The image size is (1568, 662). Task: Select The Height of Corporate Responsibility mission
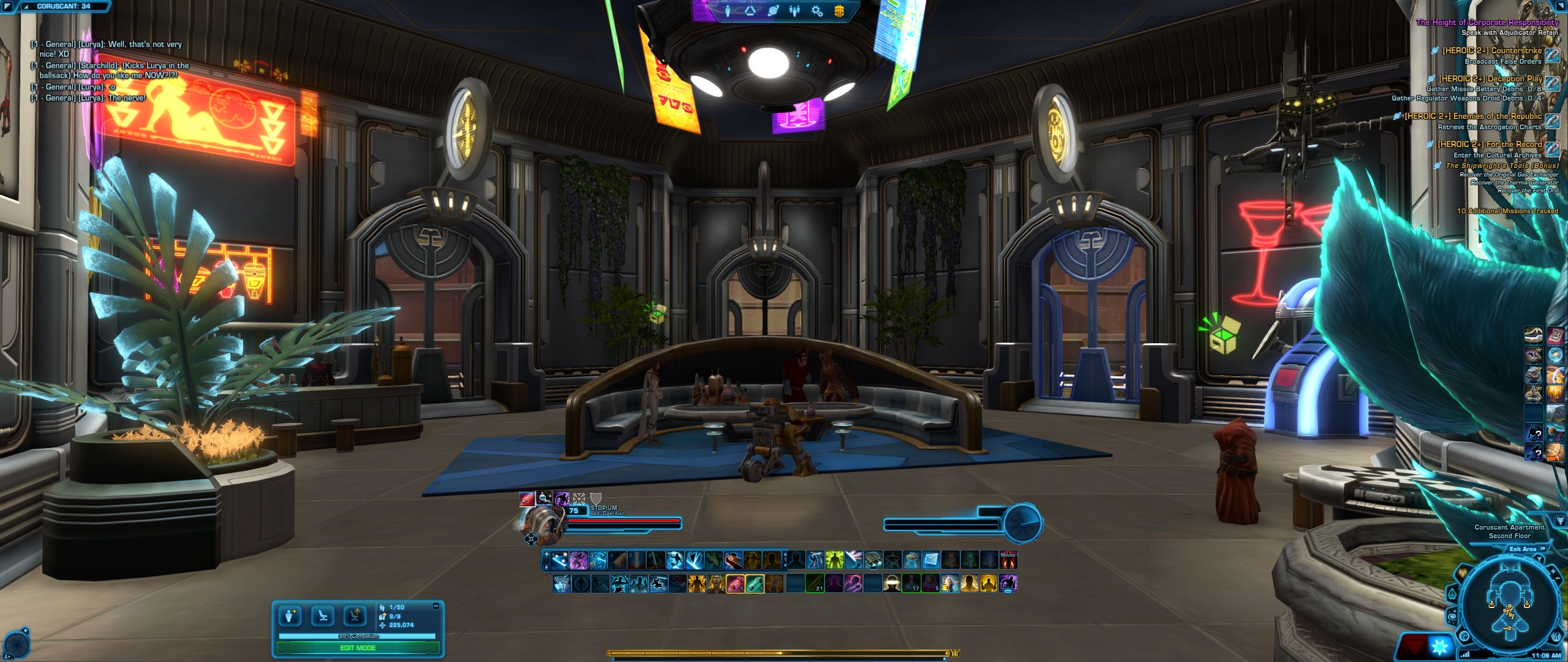pos(1487,22)
